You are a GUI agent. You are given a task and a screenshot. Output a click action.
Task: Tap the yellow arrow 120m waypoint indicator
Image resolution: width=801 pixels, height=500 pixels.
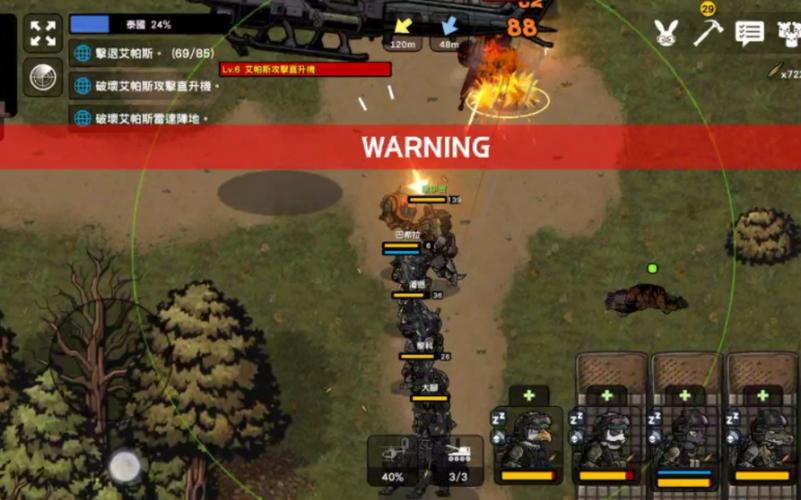[404, 32]
